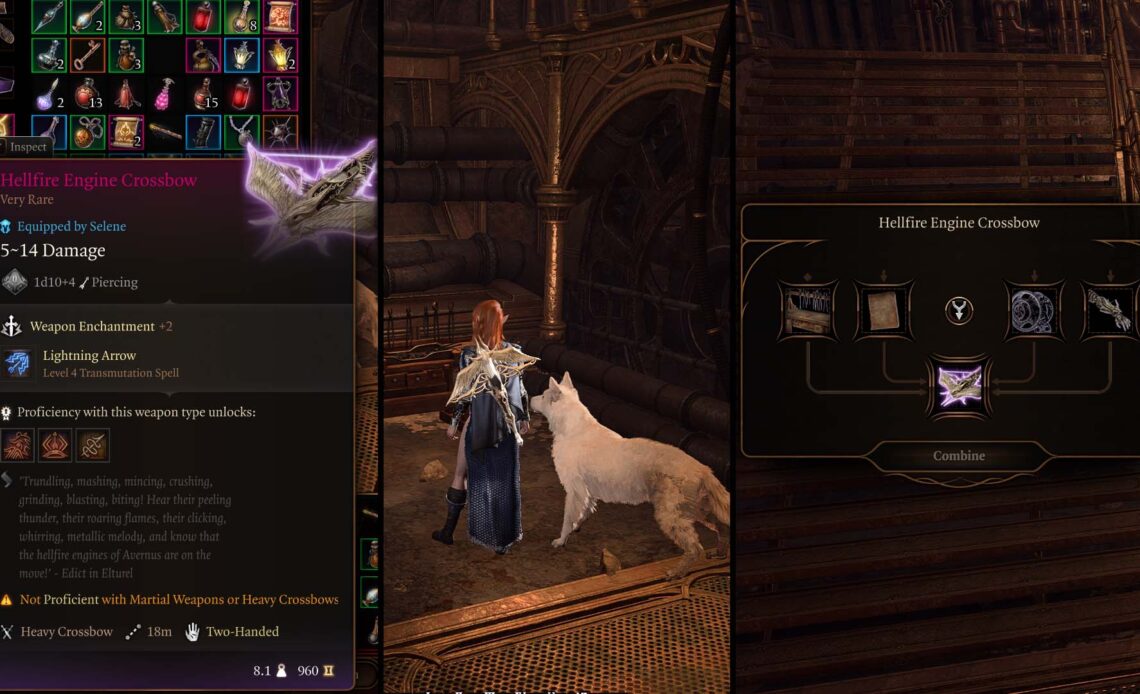The image size is (1140, 694).
Task: Choose the yellow potion stack of 8
Action: tap(241, 16)
